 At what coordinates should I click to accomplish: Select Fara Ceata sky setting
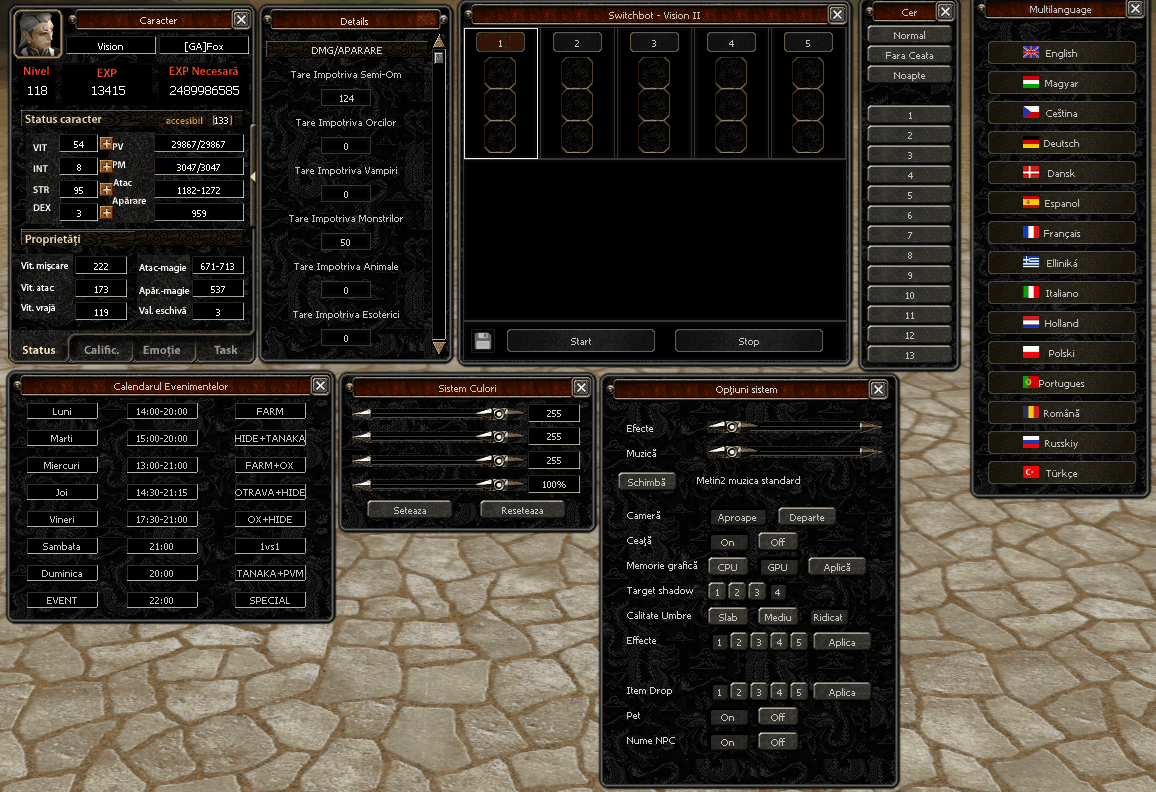point(909,56)
